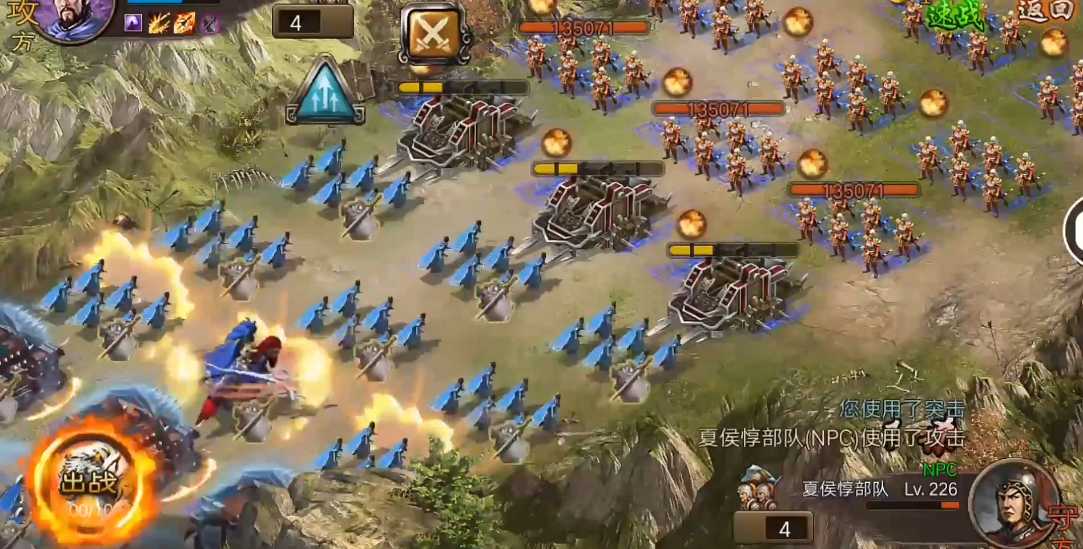Select the greyed-out dark skill icon
The height and width of the screenshot is (549, 1083).
tap(209, 22)
